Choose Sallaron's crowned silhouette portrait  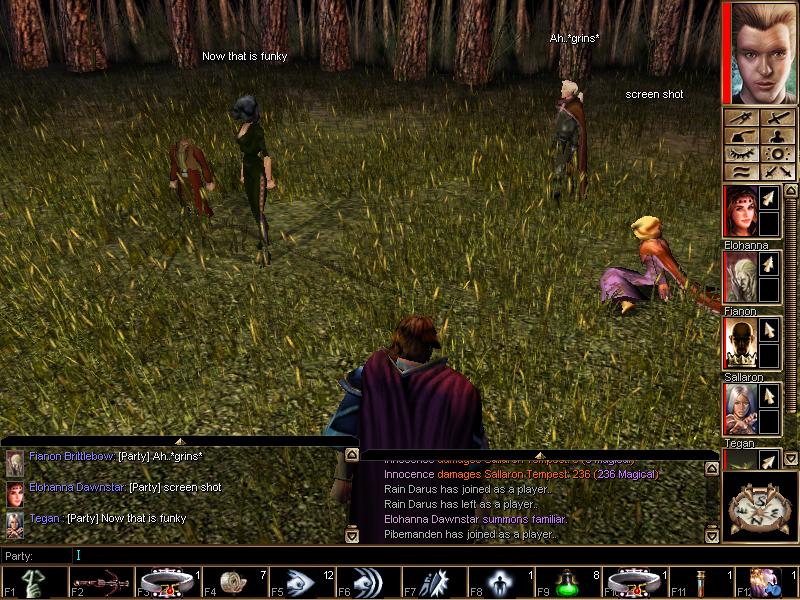pyautogui.click(x=738, y=343)
